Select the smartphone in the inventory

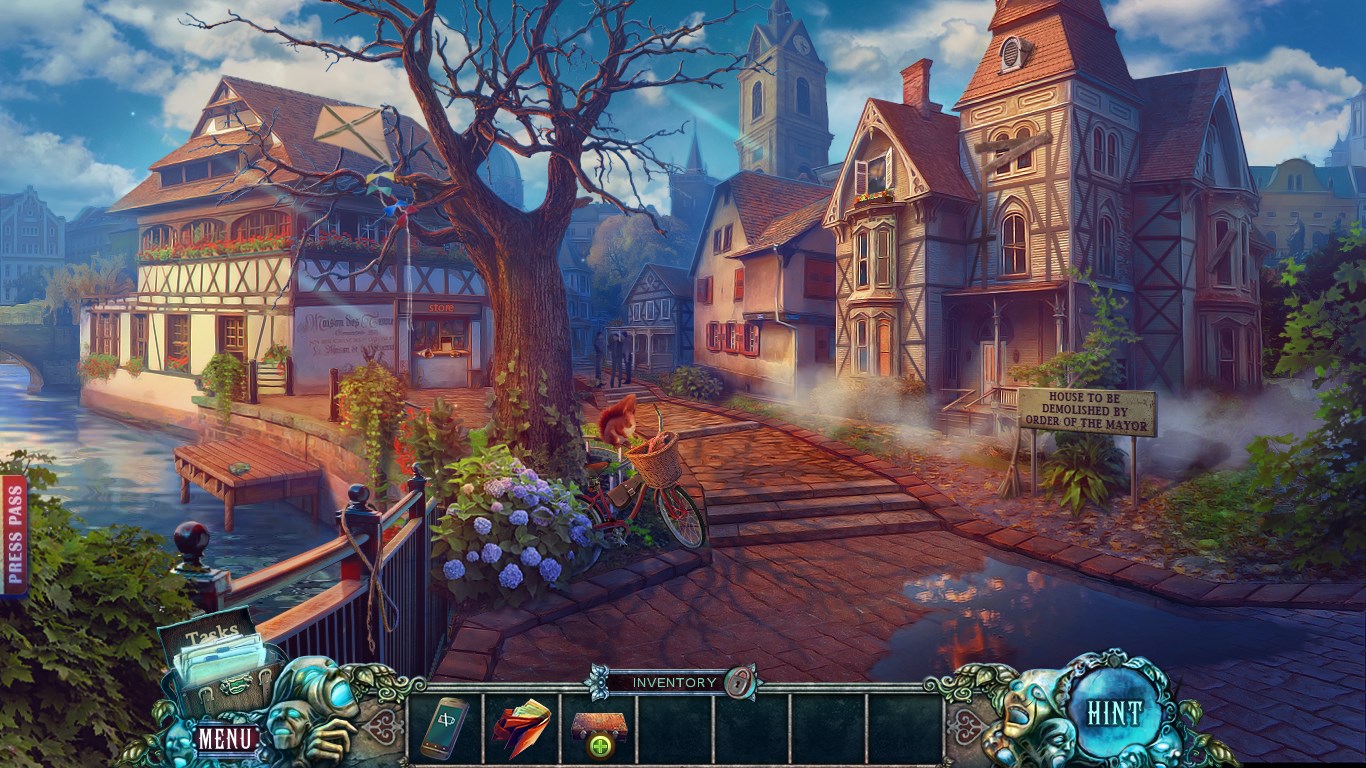444,728
